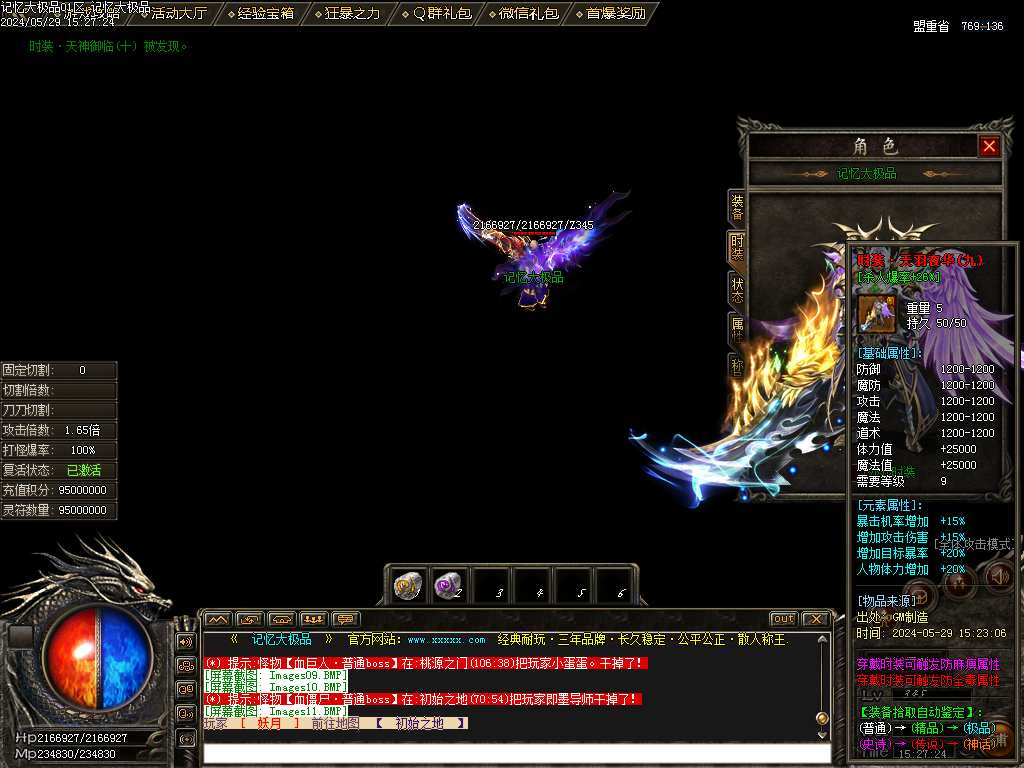Image resolution: width=1024 pixels, height=768 pixels.
Task: Switch to the 装备 equipment tab
Action: (x=737, y=207)
